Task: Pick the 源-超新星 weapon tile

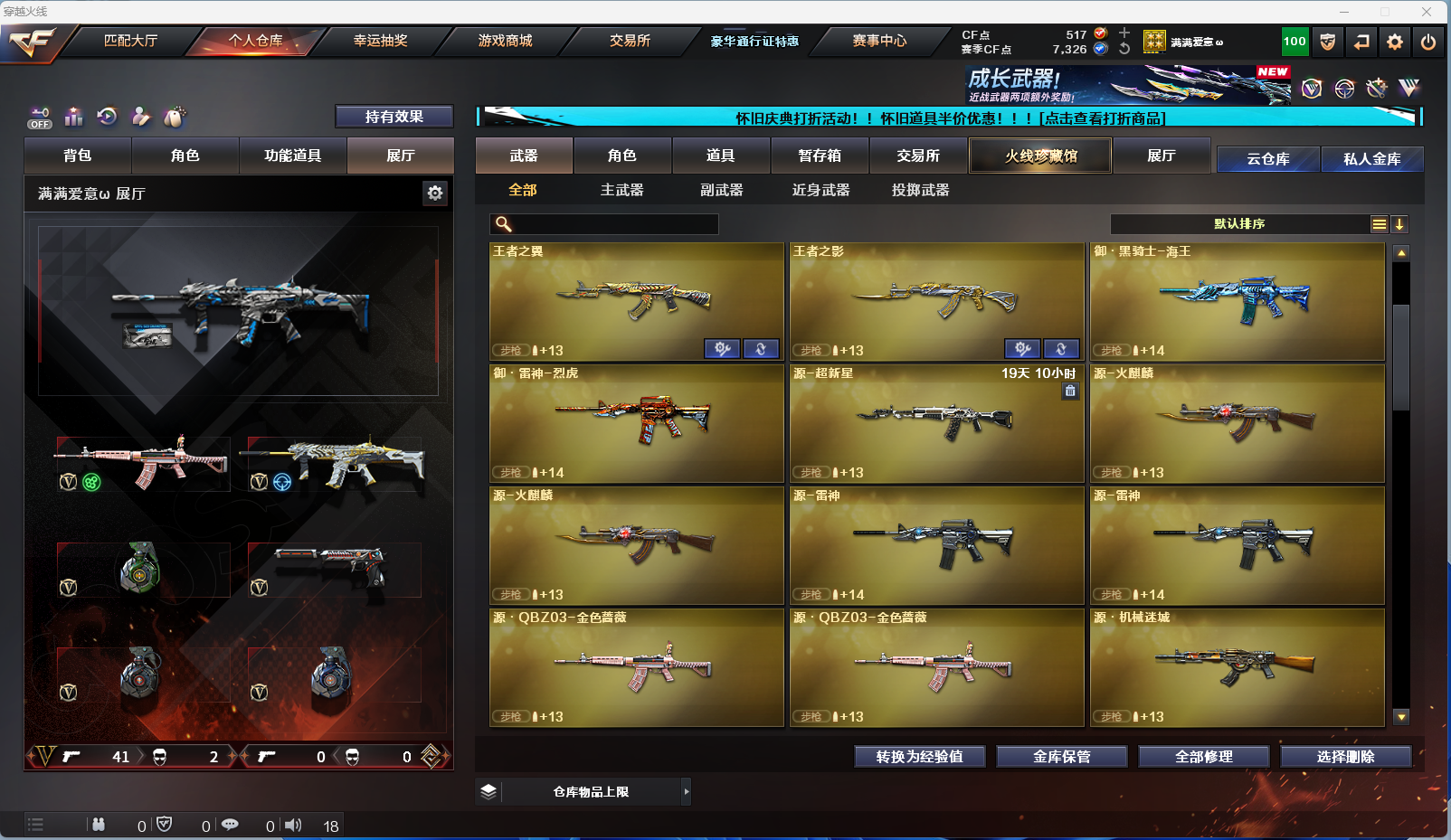Action: 936,423
